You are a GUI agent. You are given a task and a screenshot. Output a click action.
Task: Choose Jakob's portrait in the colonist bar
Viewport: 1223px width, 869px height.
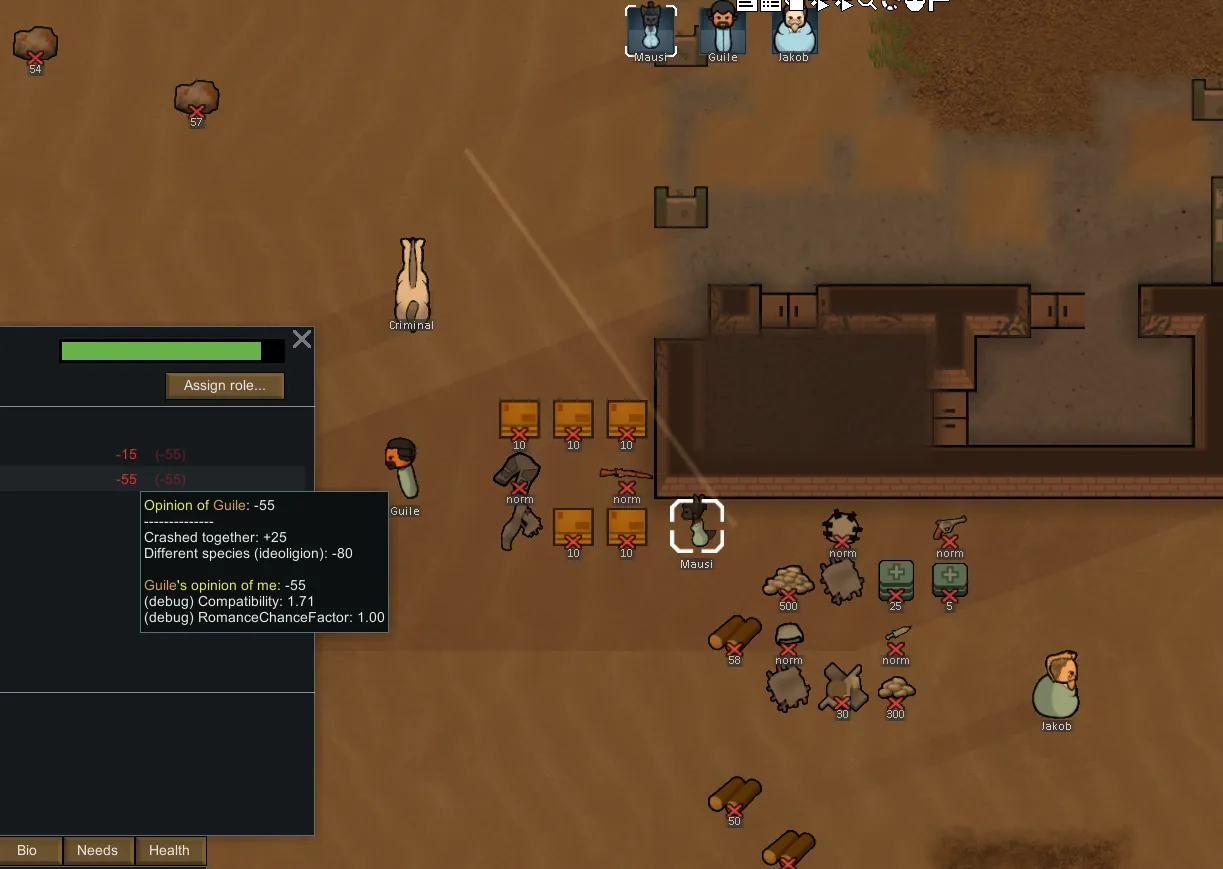pos(794,30)
